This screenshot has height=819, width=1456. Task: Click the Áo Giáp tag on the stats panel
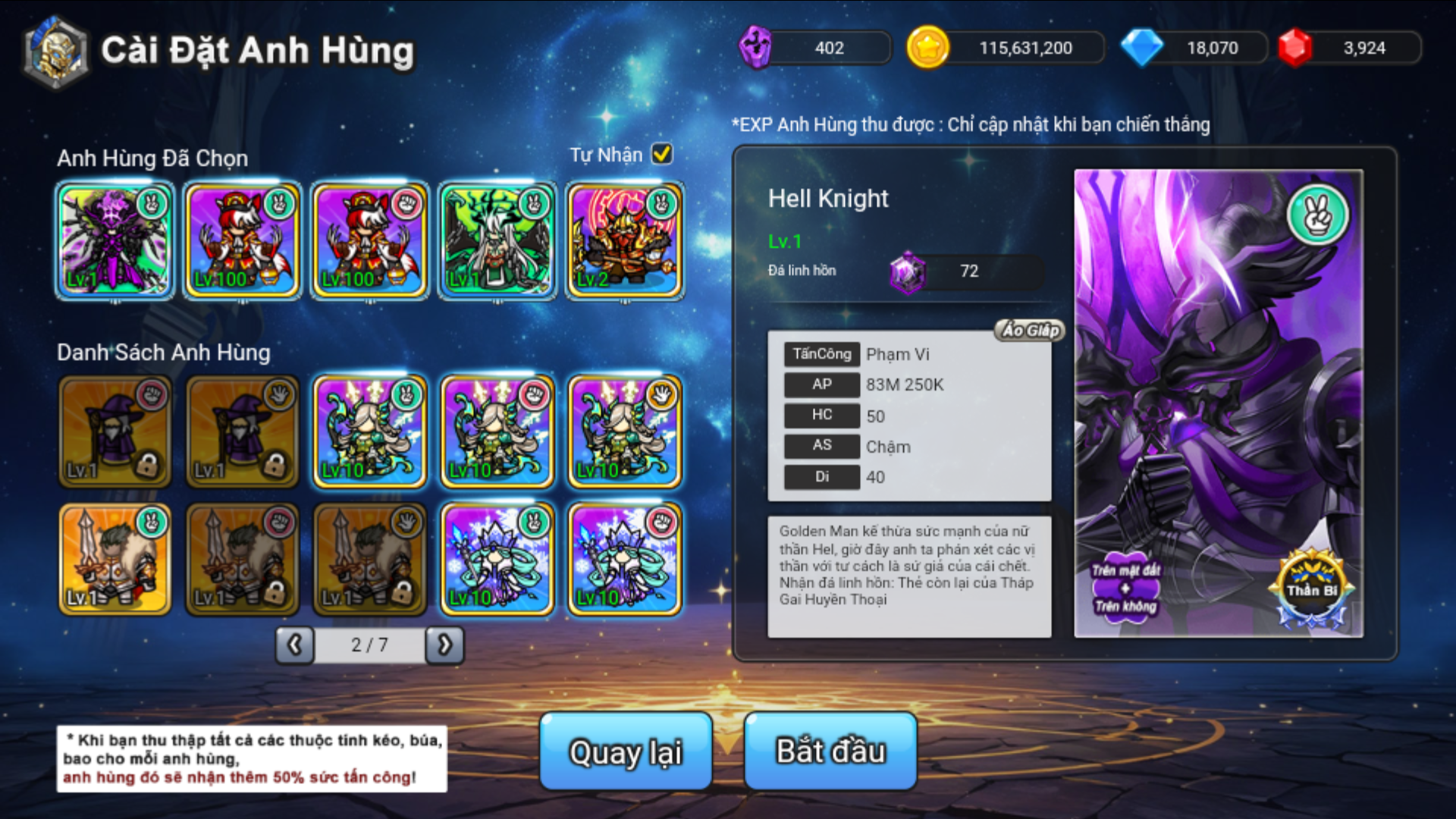[x=1030, y=330]
